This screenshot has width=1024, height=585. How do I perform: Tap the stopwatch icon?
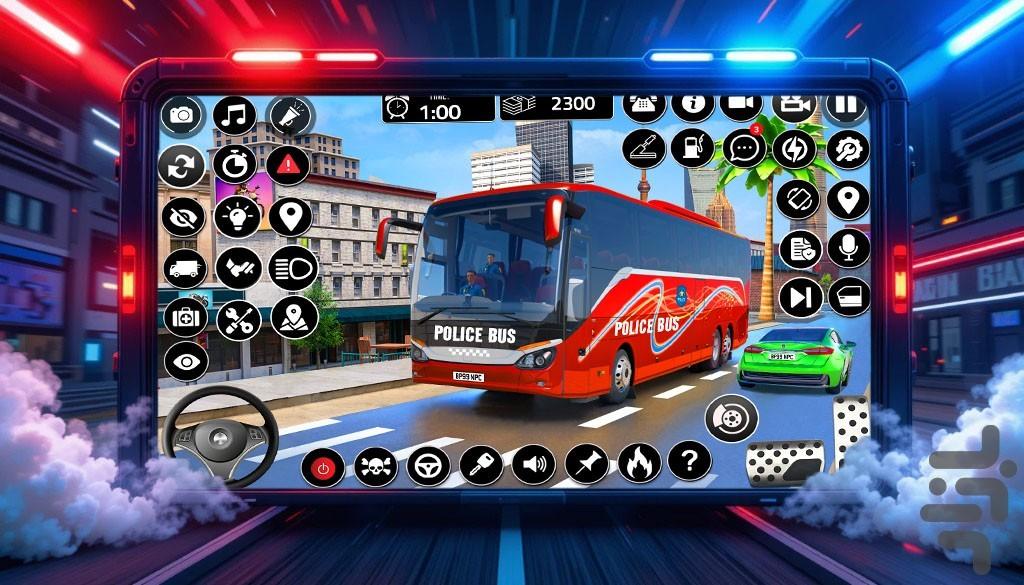tap(235, 163)
